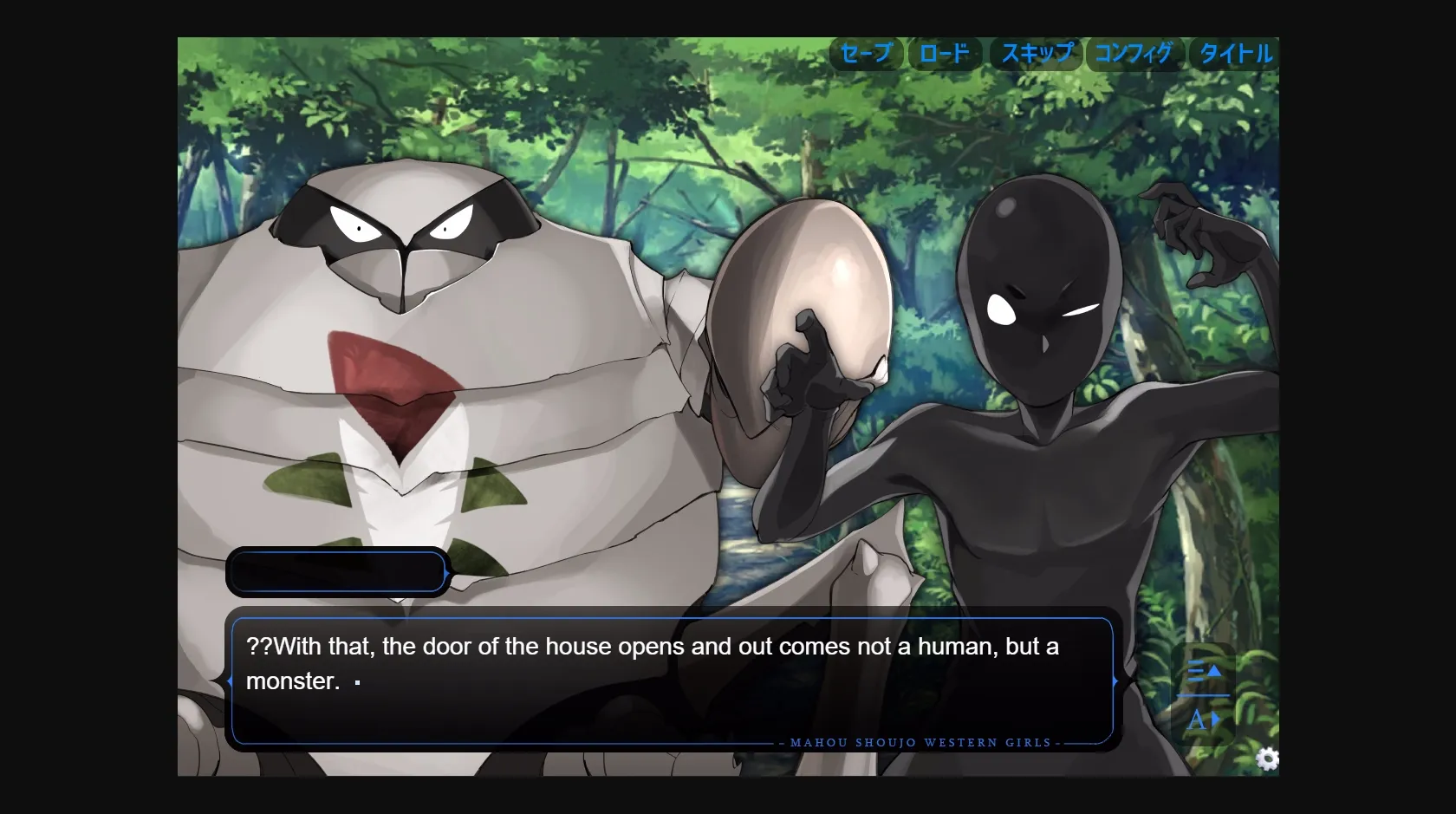The image size is (1456, 814).
Task: Open the ロード (Load) menu
Action: click(x=944, y=54)
